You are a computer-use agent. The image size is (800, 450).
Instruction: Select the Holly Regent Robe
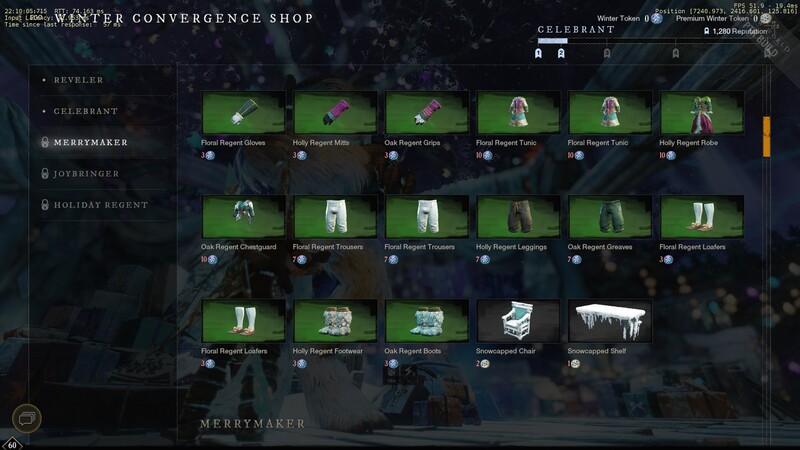[702, 113]
